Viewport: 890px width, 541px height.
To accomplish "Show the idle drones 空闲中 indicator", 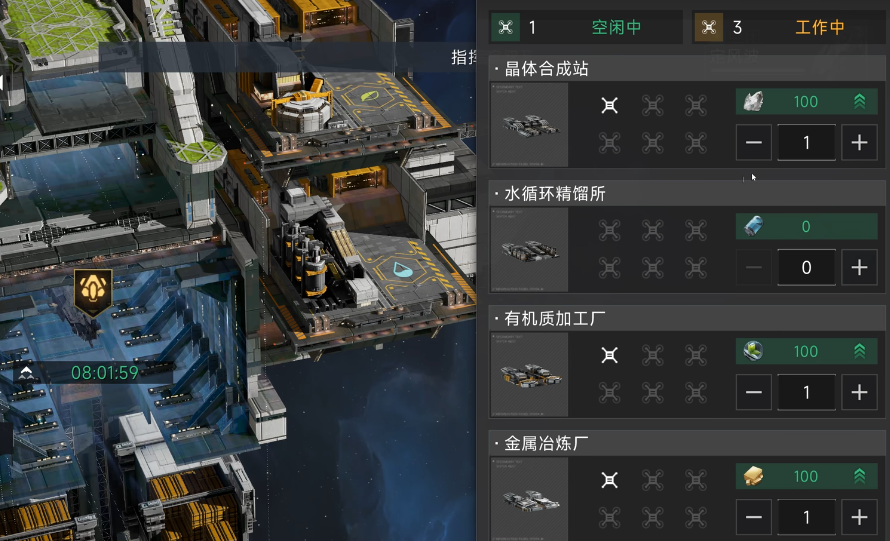I will coord(586,27).
